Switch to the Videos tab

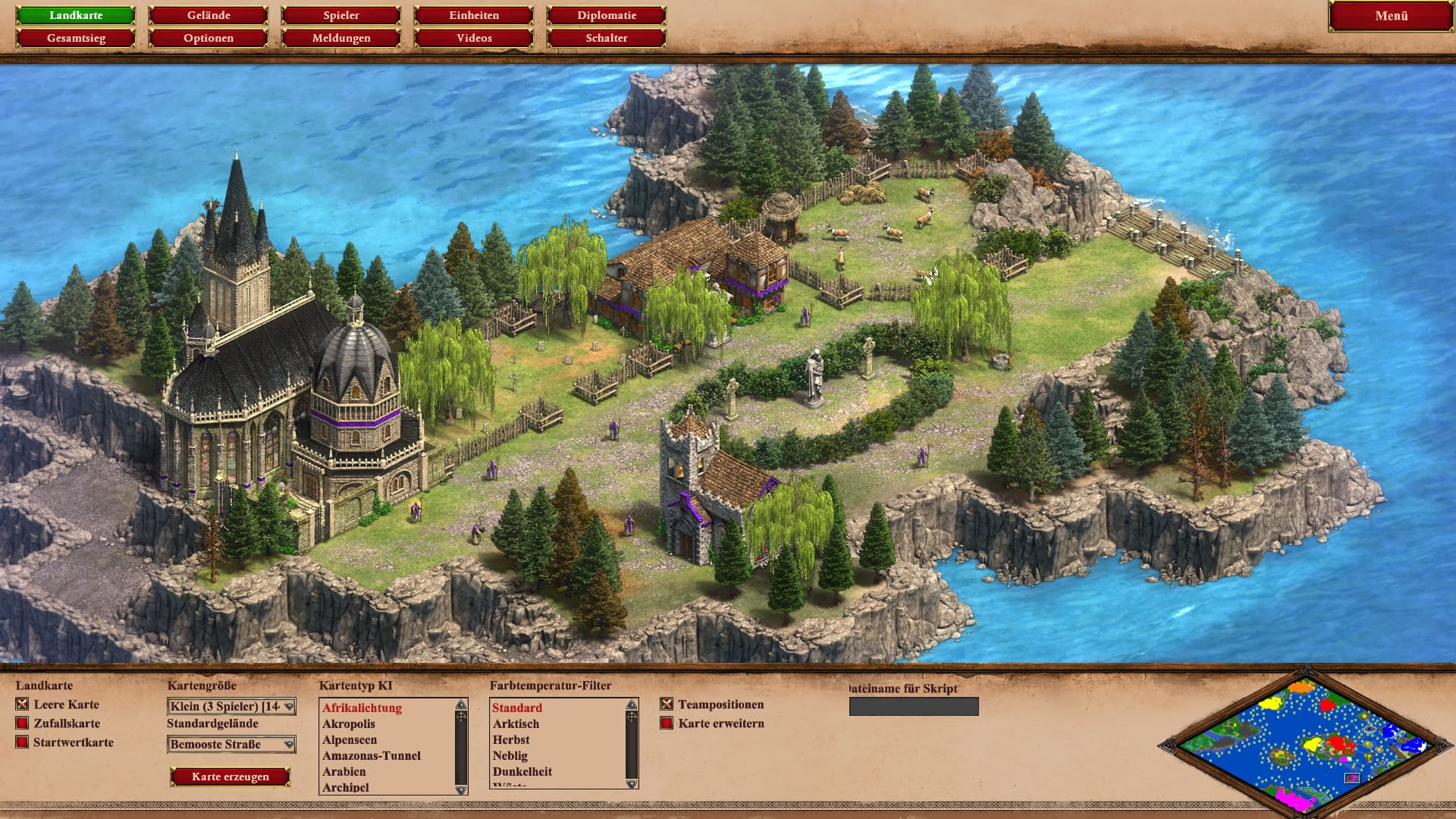(474, 38)
